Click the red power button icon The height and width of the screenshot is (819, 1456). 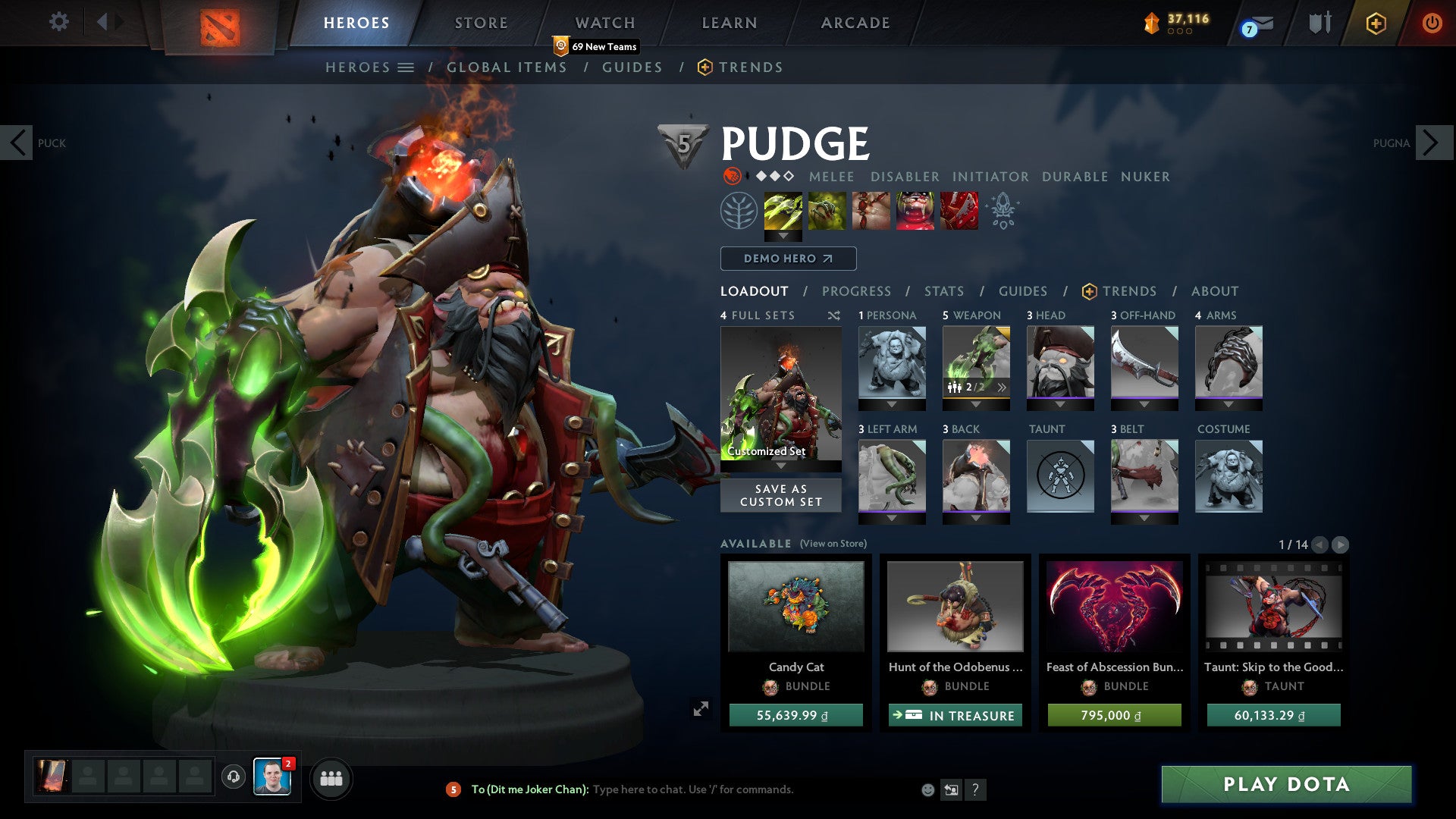[x=1432, y=24]
